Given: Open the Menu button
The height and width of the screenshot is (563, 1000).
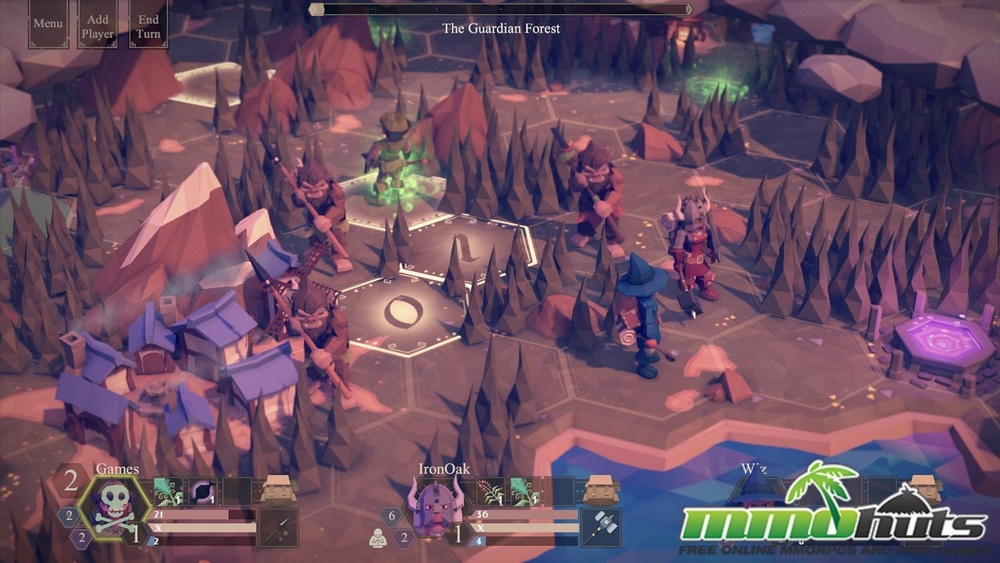Looking at the screenshot, I should (47, 23).
